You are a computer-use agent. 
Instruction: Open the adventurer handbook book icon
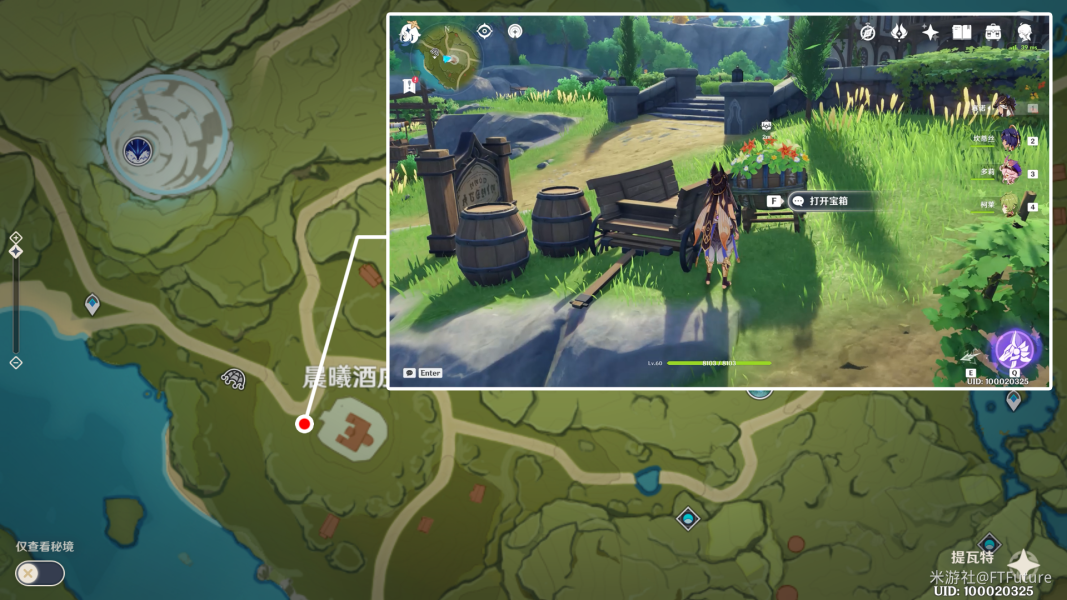962,33
